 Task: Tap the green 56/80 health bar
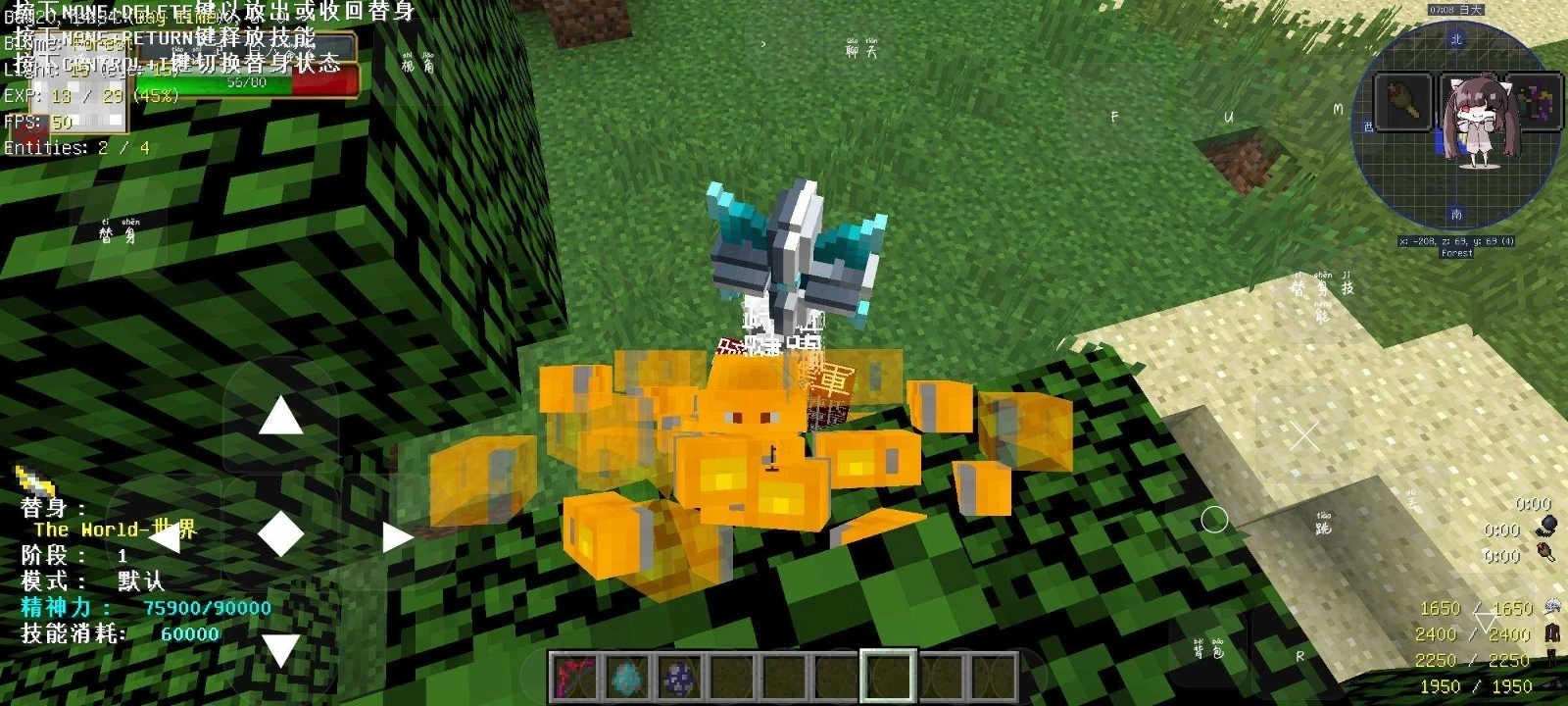(245, 80)
